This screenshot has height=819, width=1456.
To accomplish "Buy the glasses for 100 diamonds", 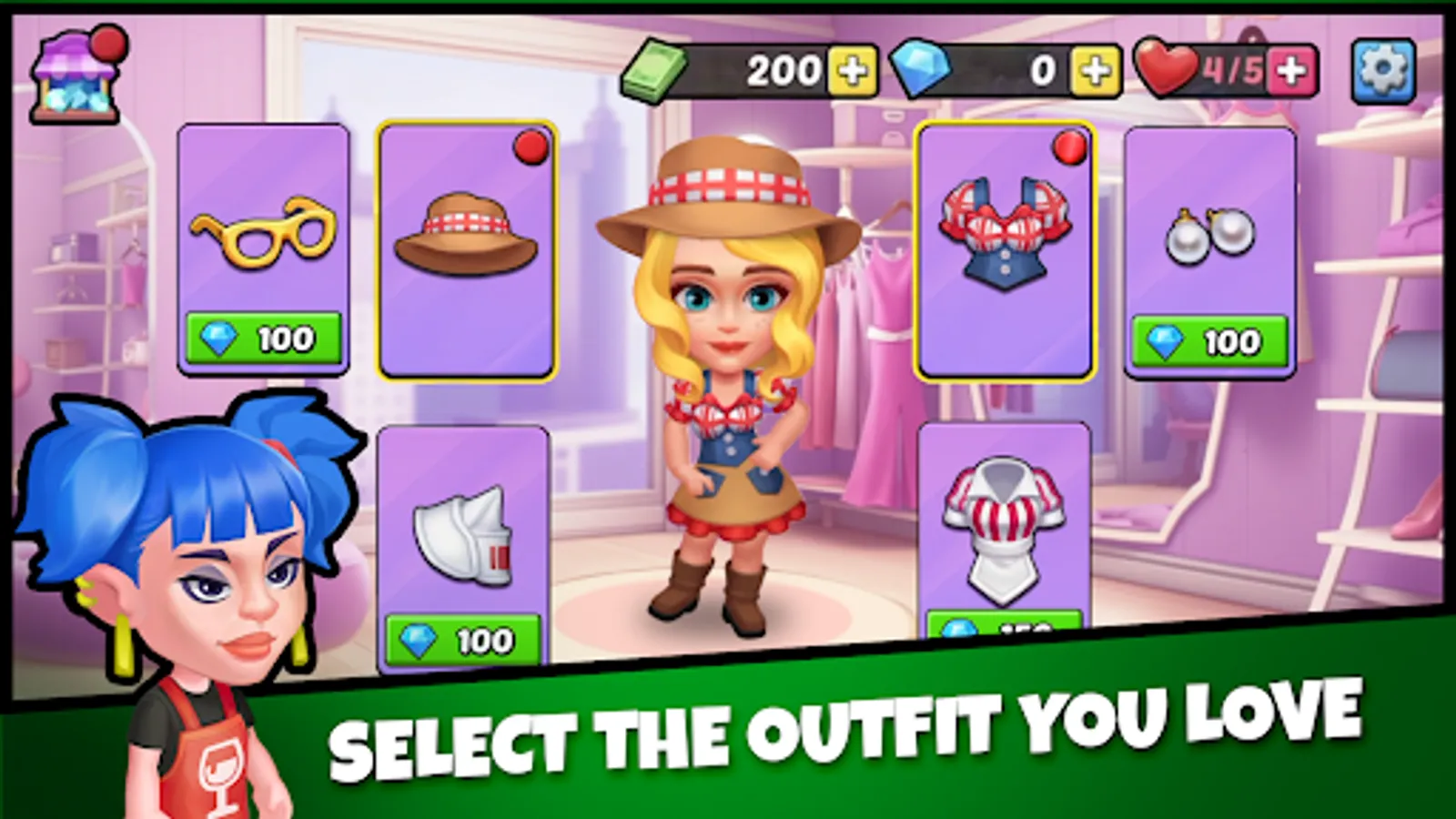I will [x=263, y=339].
